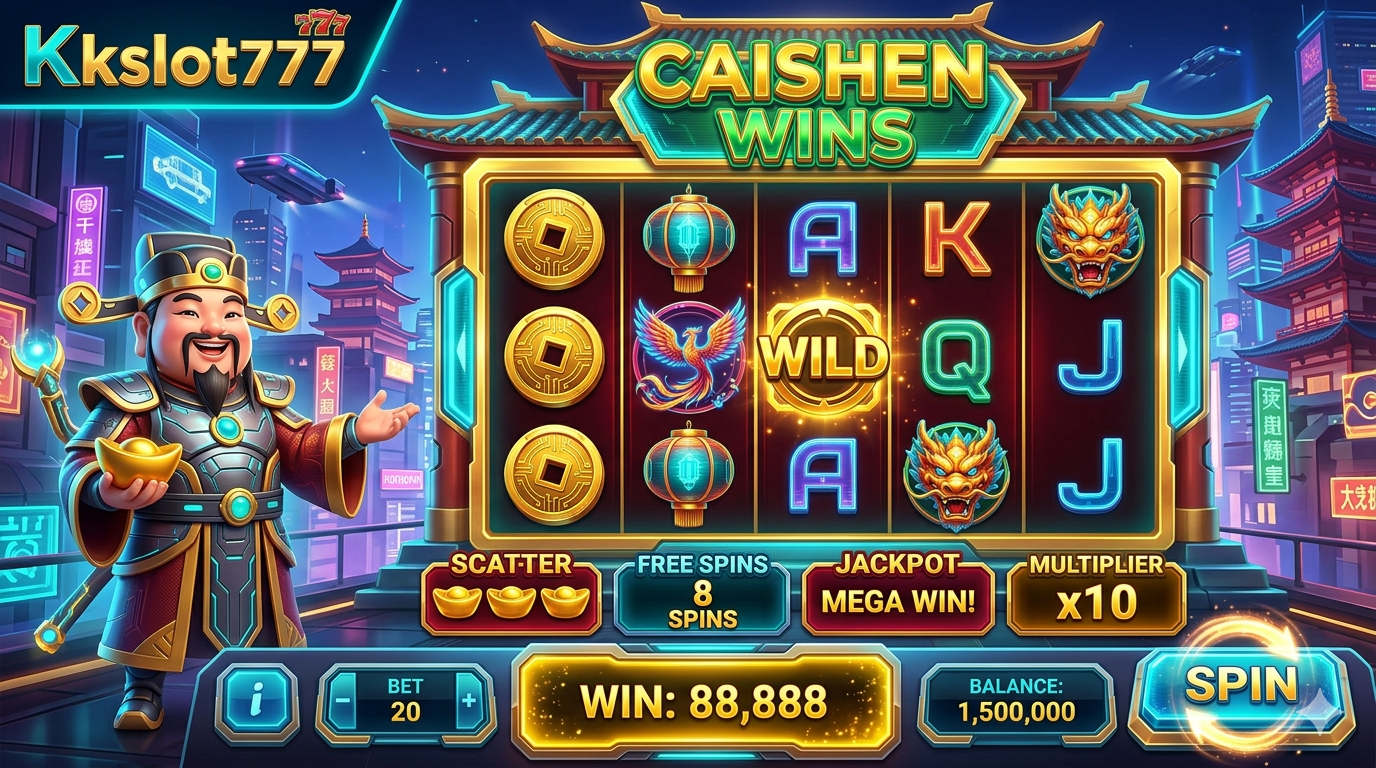Click the Kkslot777 logo
The width and height of the screenshot is (1376, 768).
[x=180, y=58]
